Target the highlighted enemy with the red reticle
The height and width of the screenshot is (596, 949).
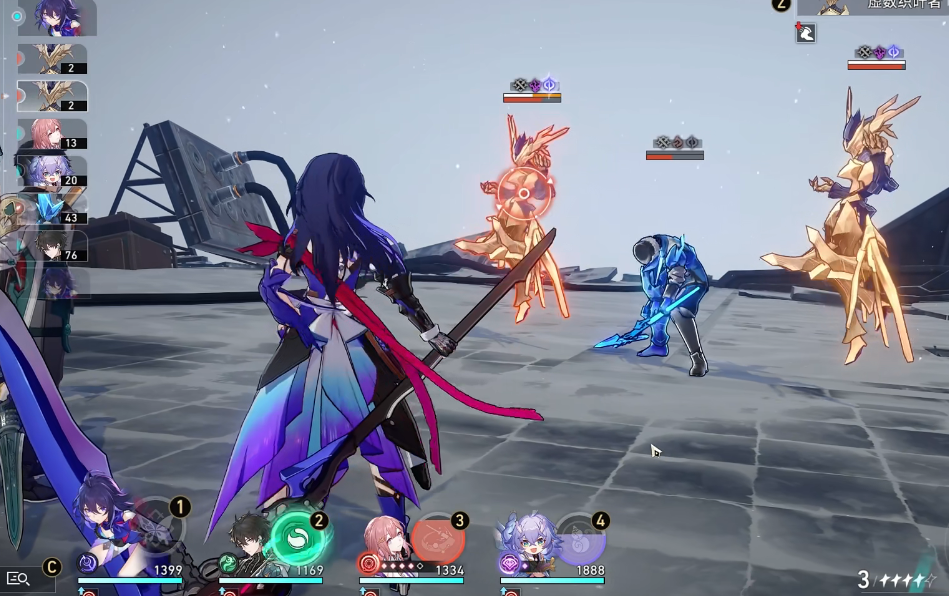[x=523, y=192]
